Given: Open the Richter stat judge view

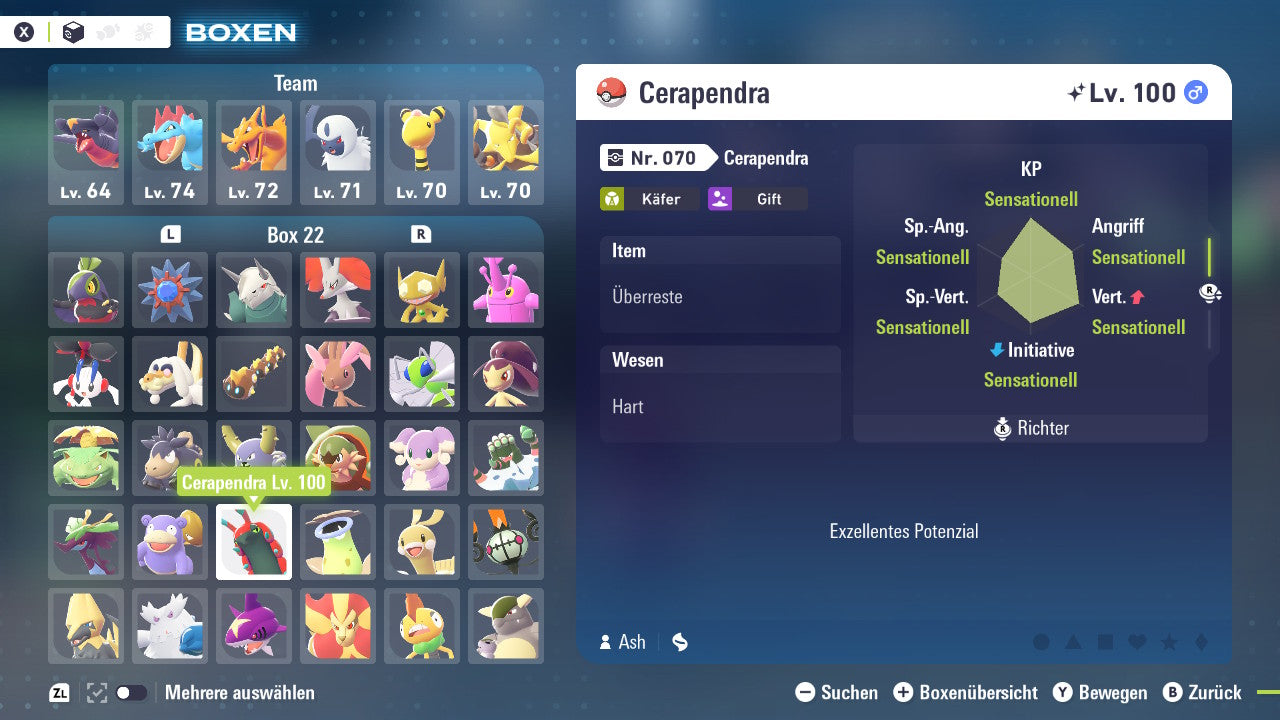Looking at the screenshot, I should tap(1030, 428).
